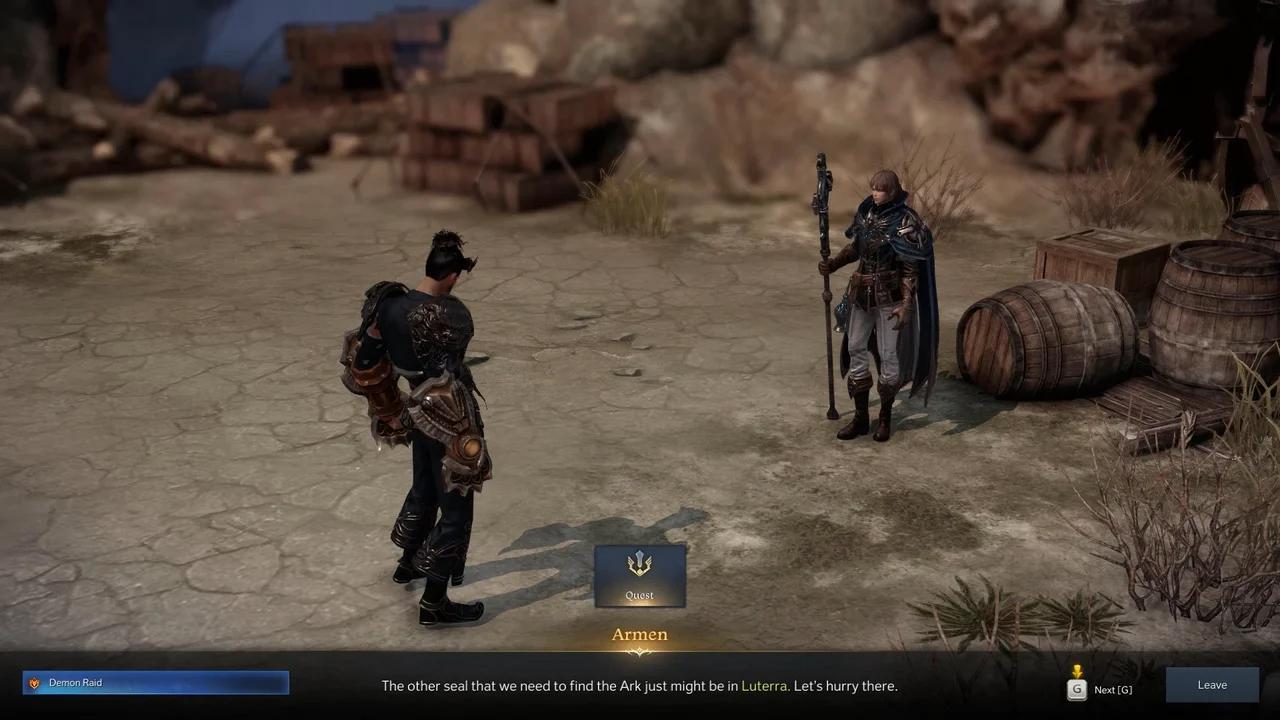Select the golden ornament beneath Armen's name
The height and width of the screenshot is (720, 1280).
click(639, 652)
